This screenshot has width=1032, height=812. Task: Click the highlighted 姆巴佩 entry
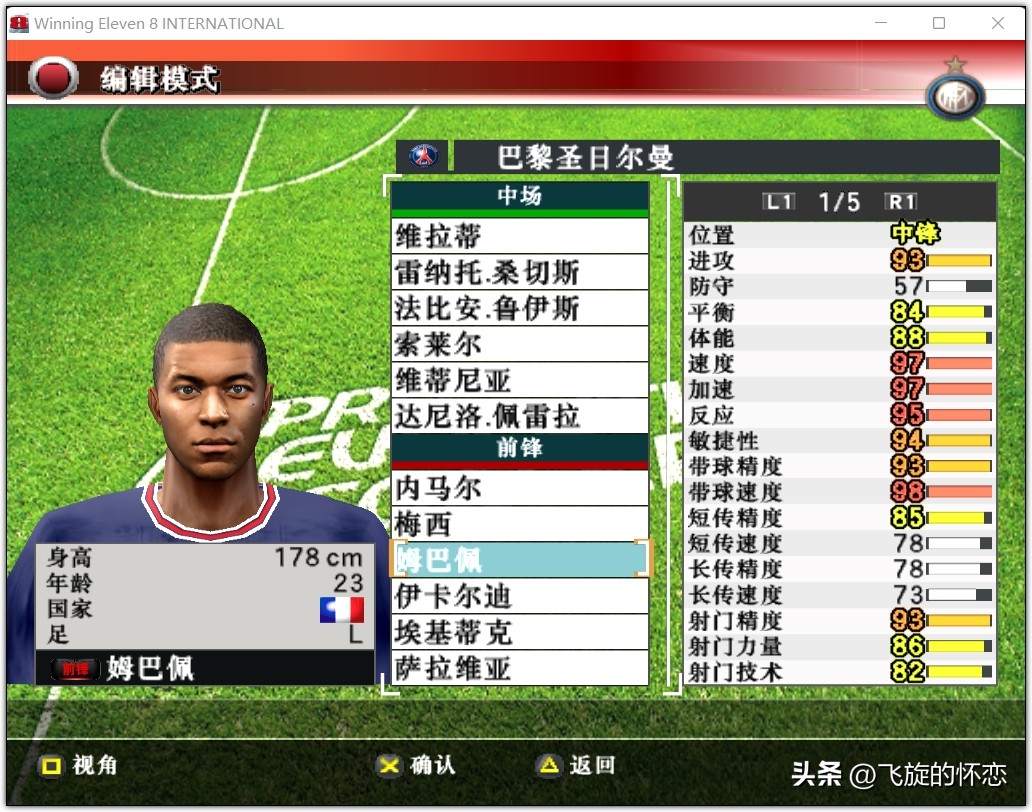point(519,560)
